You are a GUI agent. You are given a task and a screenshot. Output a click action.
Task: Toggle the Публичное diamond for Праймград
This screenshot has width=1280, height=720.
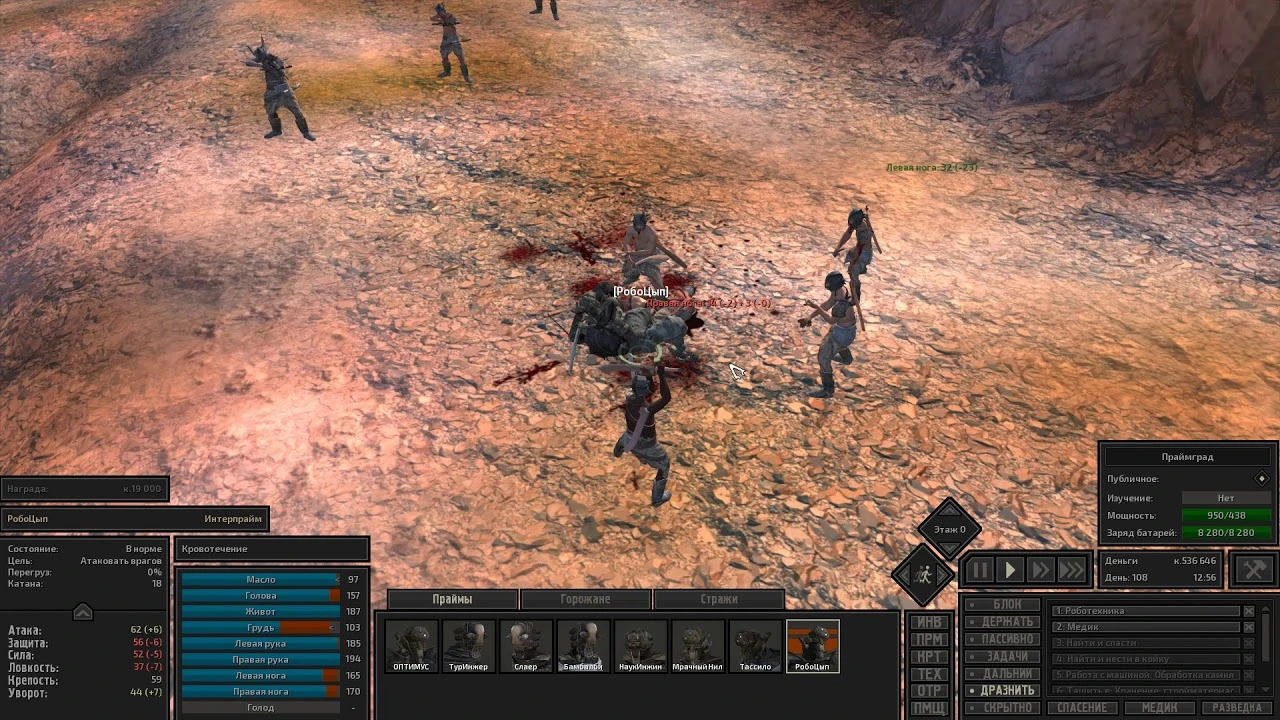tap(1262, 479)
